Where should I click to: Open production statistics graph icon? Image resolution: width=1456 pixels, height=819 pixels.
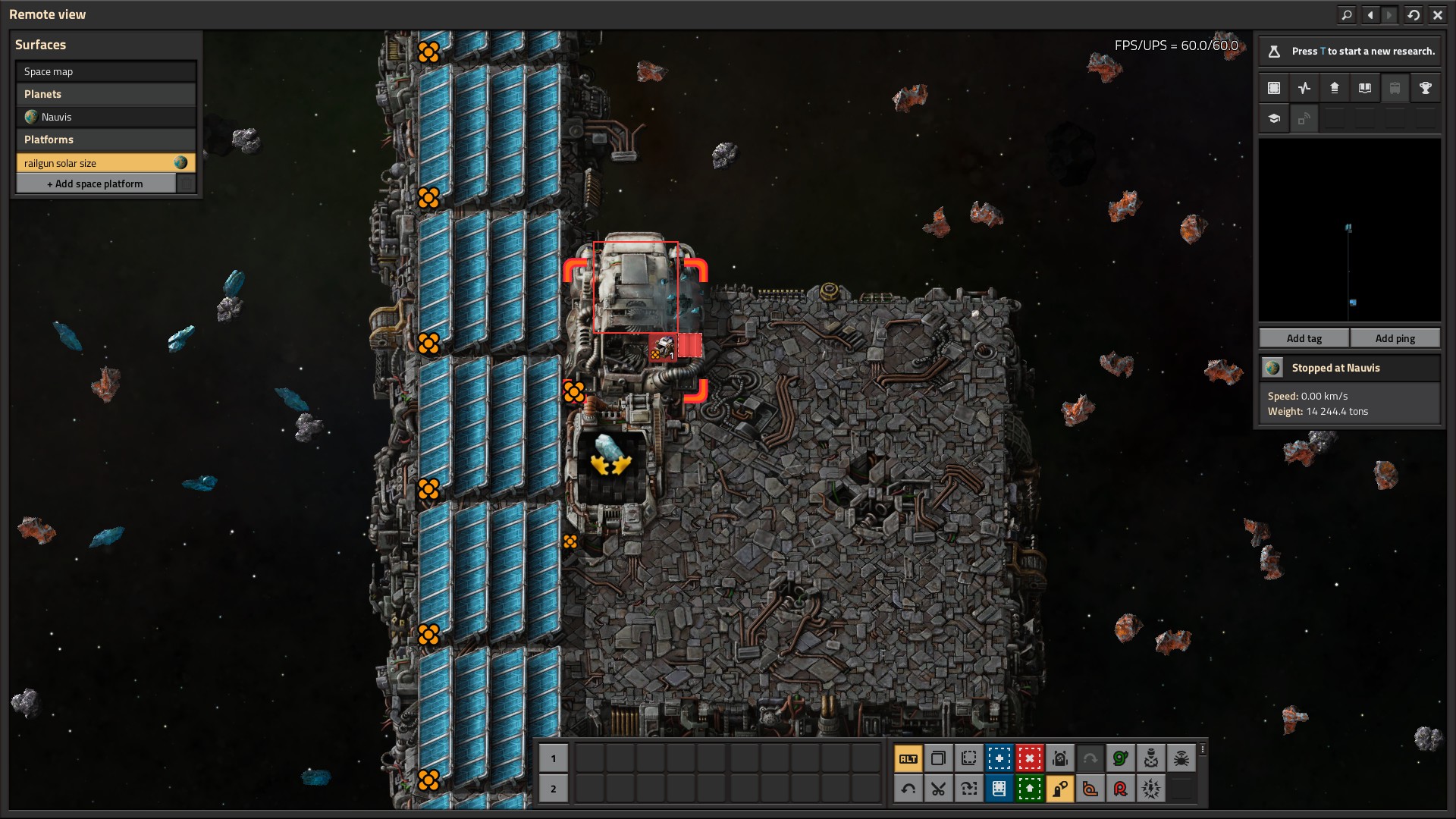tap(1304, 88)
